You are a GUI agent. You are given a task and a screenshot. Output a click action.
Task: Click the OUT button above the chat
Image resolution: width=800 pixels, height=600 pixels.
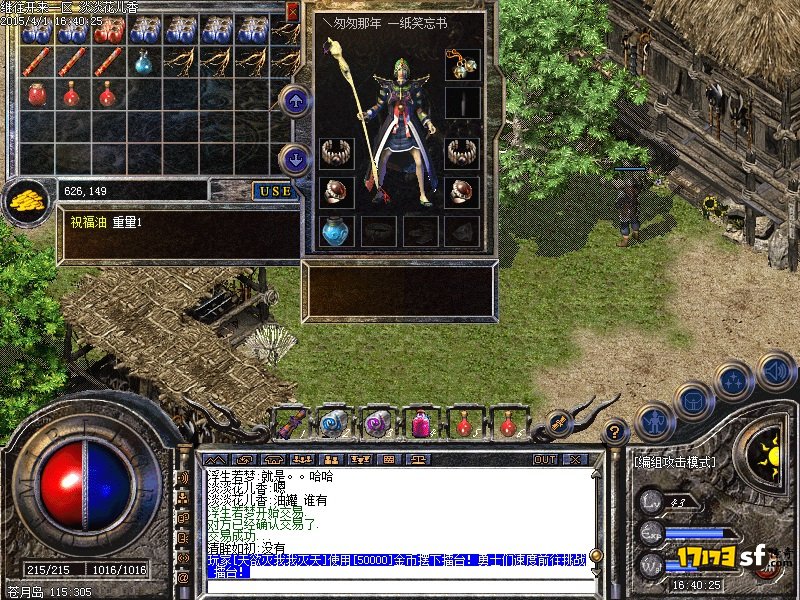[x=544, y=460]
